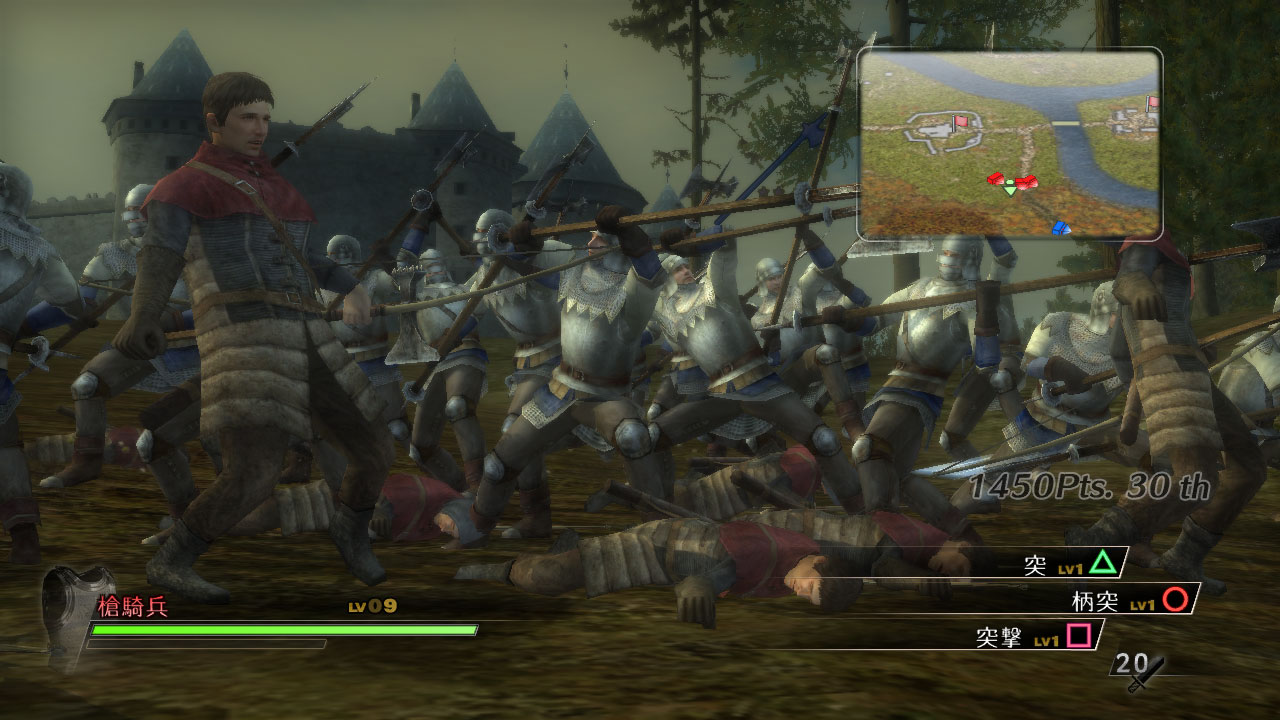Image resolution: width=1280 pixels, height=720 pixels.
Task: Click the green player arrow on the minimap
Action: (x=1008, y=190)
